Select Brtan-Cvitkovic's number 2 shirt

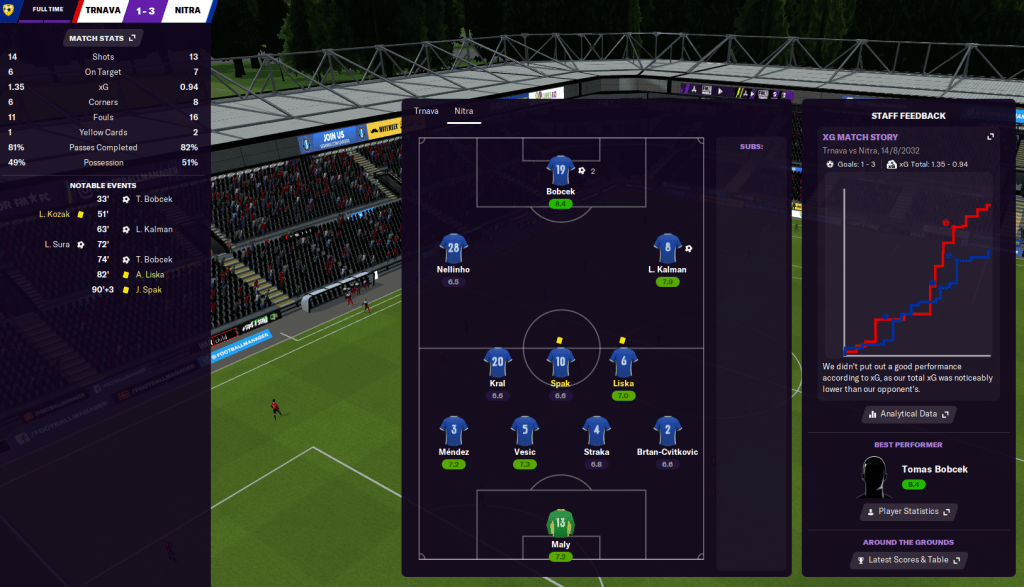(667, 430)
